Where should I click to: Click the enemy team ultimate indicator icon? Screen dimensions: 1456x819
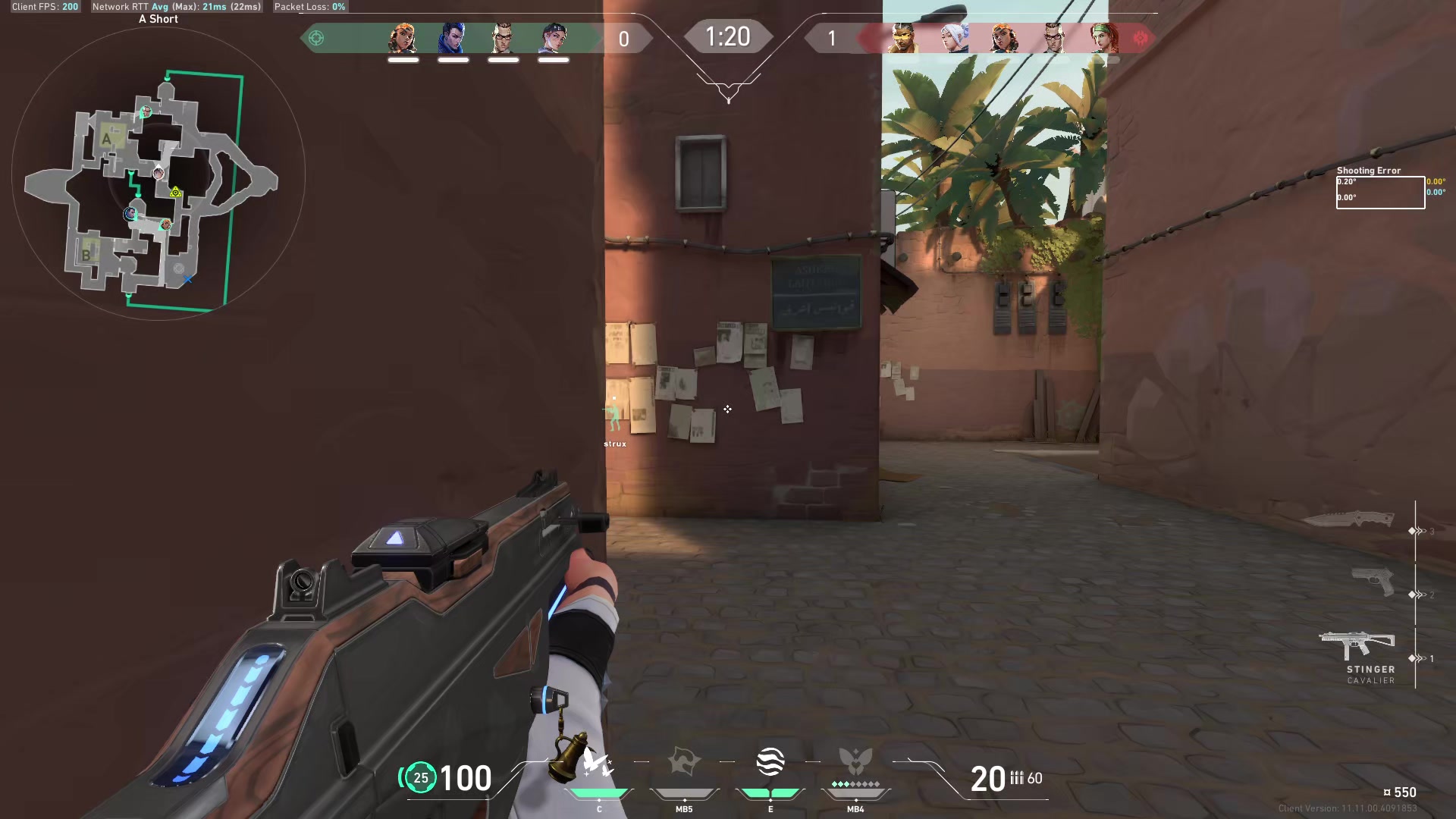pyautogui.click(x=1141, y=37)
